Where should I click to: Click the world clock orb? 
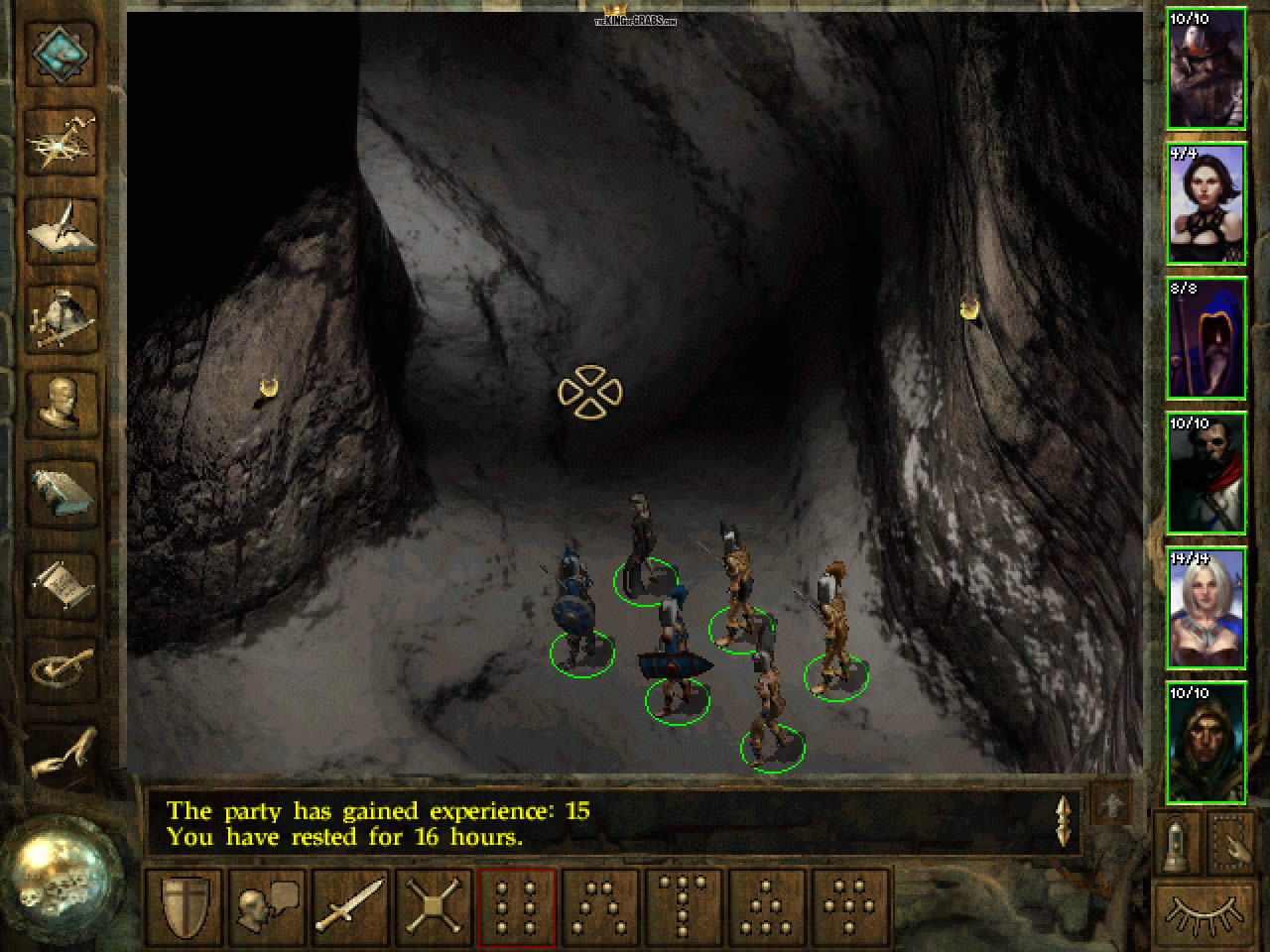(62, 875)
